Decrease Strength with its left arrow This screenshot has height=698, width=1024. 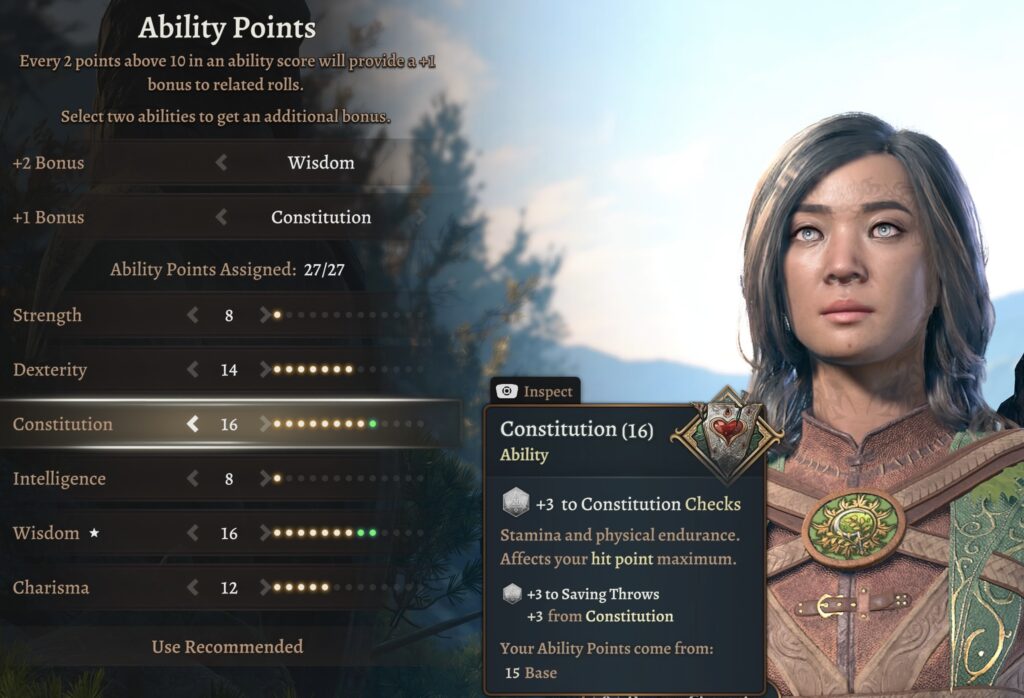pyautogui.click(x=193, y=315)
